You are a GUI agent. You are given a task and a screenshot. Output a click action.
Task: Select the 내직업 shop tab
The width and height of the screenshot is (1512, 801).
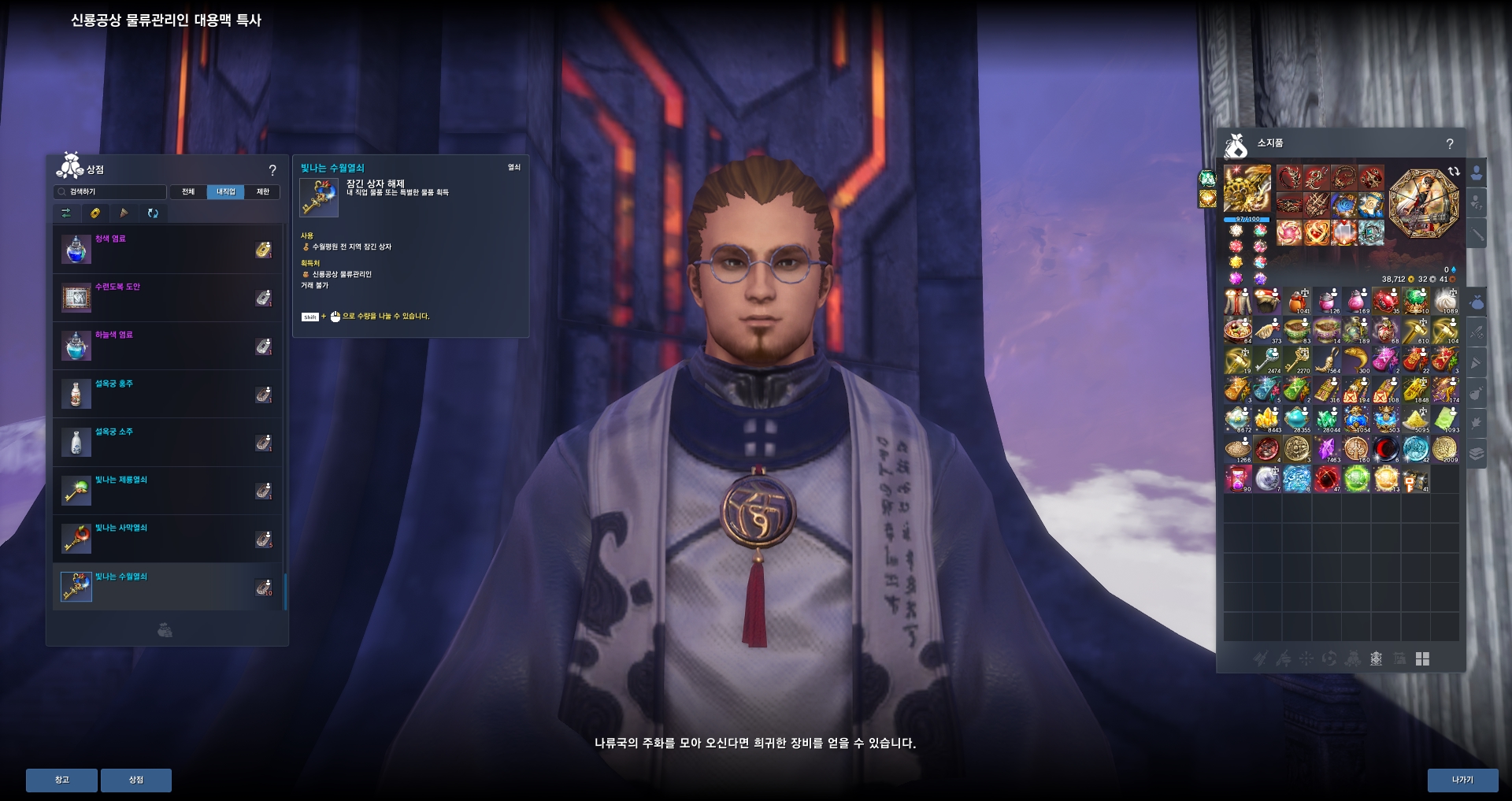click(225, 191)
